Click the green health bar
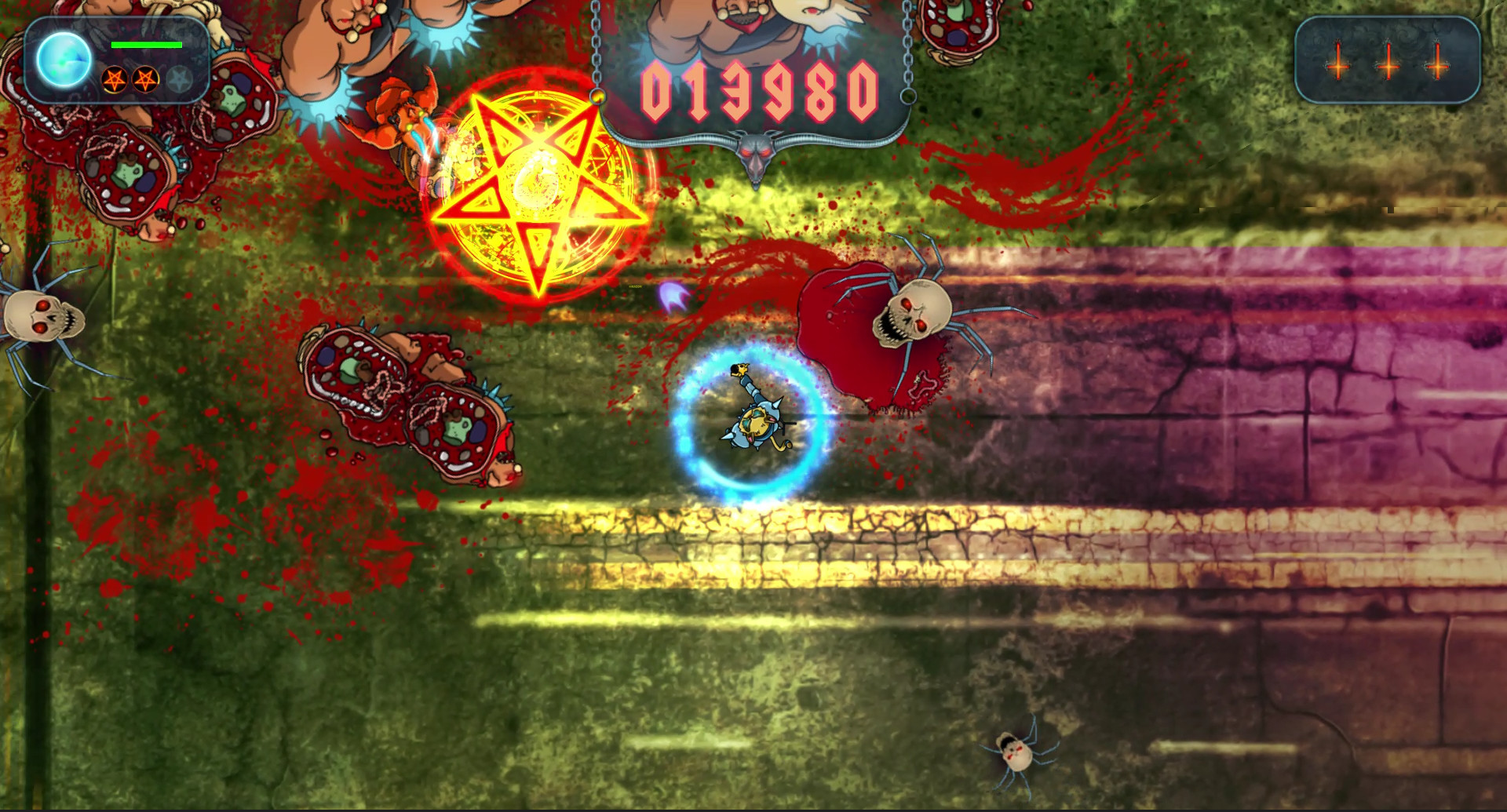This screenshot has height=812, width=1507. click(148, 45)
